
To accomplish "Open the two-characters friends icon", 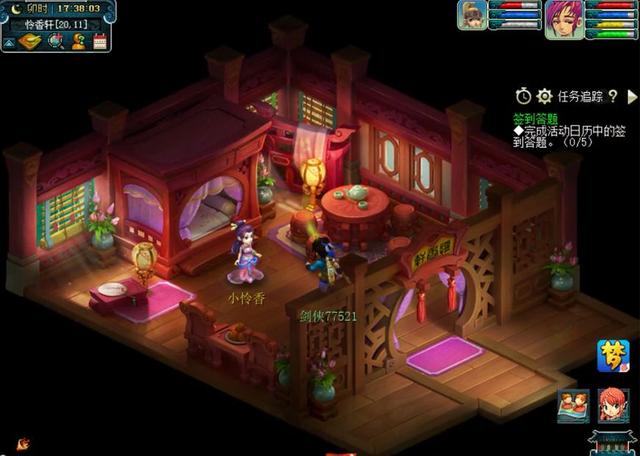I will point(574,404).
